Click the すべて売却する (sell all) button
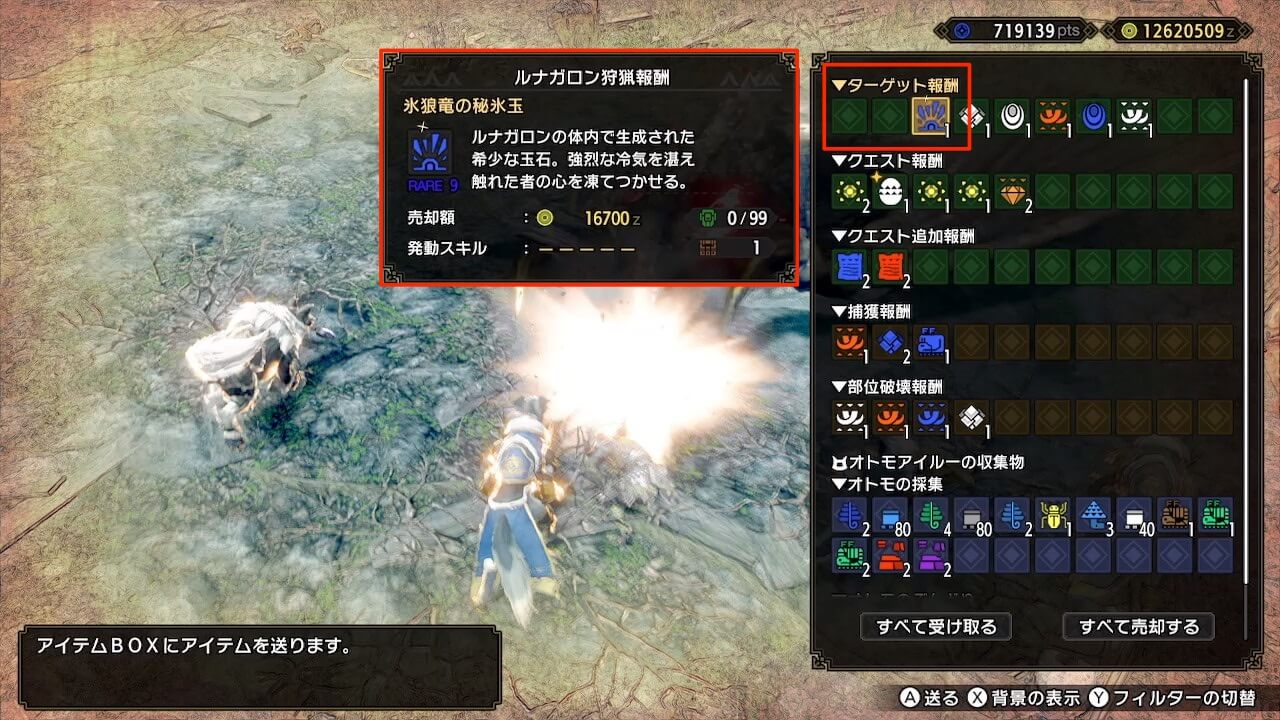This screenshot has height=720, width=1280. 1138,627
